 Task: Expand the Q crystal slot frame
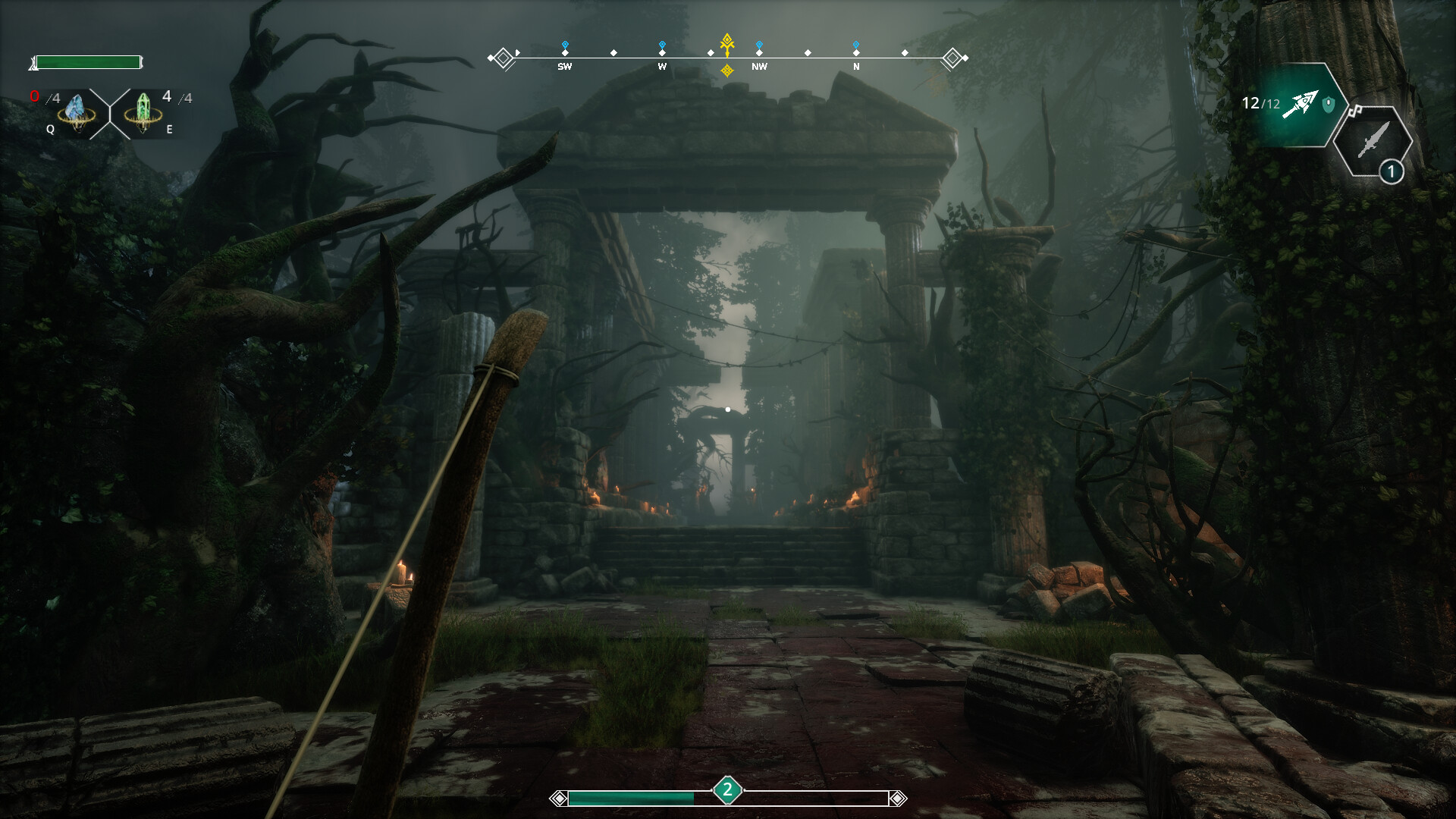pyautogui.click(x=76, y=109)
